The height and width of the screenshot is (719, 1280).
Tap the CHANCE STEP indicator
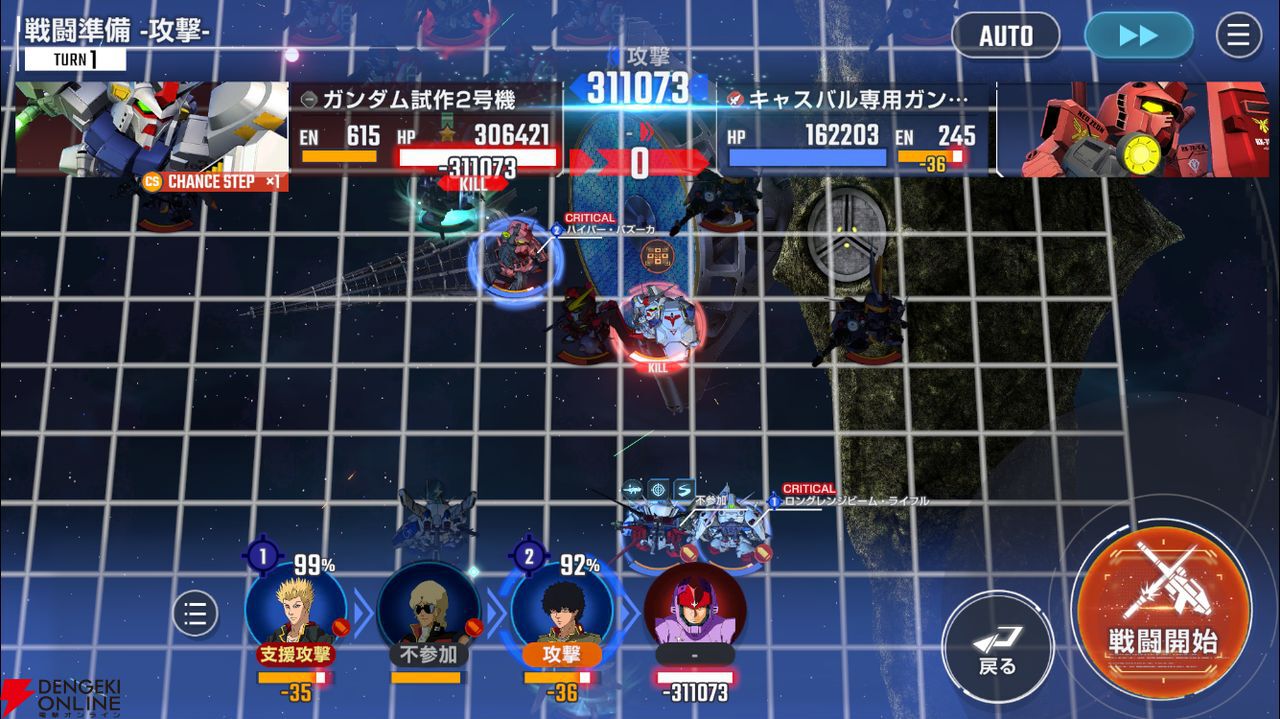pyautogui.click(x=214, y=182)
